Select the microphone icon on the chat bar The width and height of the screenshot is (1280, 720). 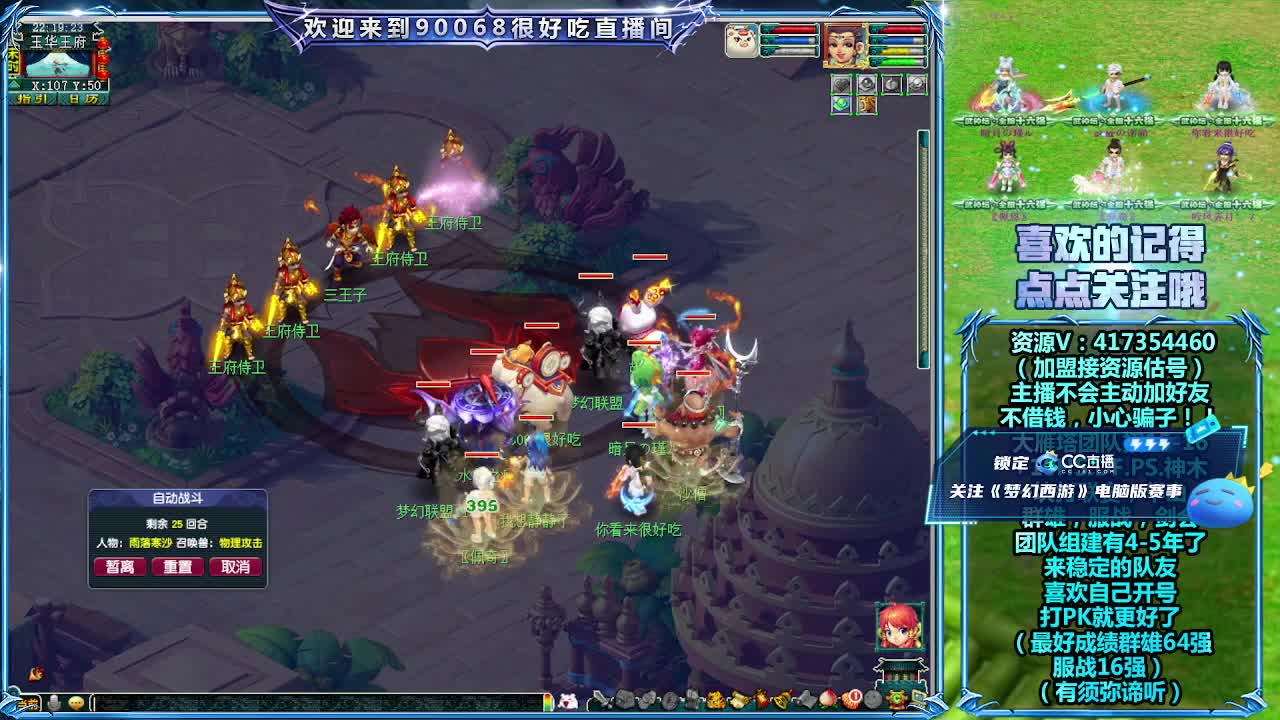point(54,703)
